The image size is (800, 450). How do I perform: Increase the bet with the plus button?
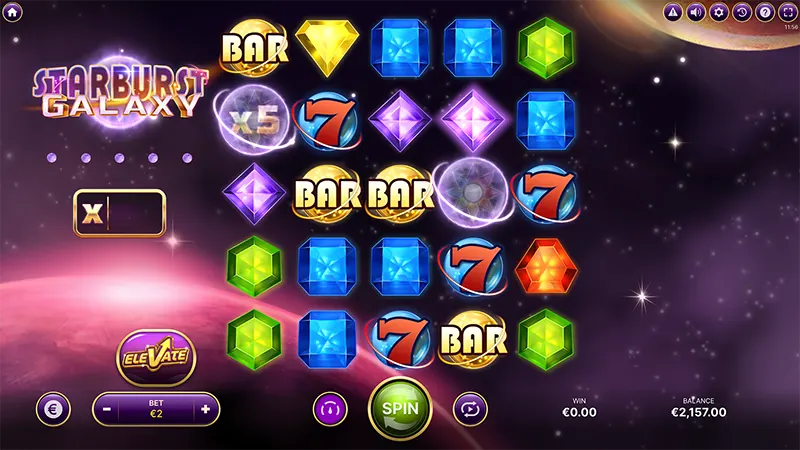click(x=205, y=408)
